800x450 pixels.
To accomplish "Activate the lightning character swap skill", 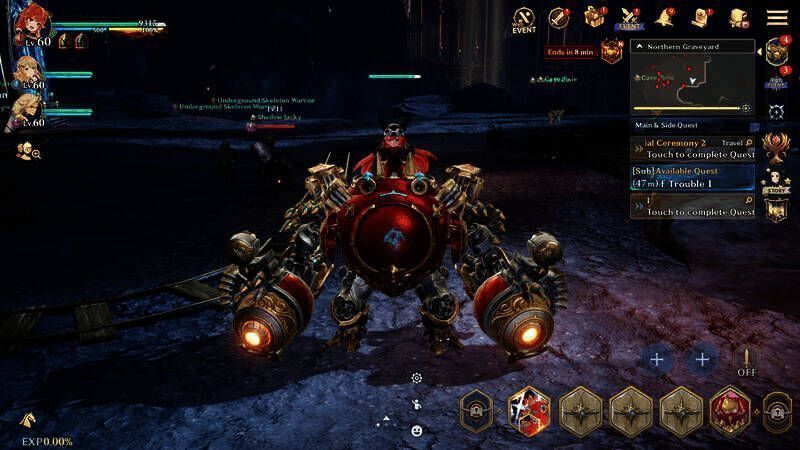I will click(x=529, y=410).
